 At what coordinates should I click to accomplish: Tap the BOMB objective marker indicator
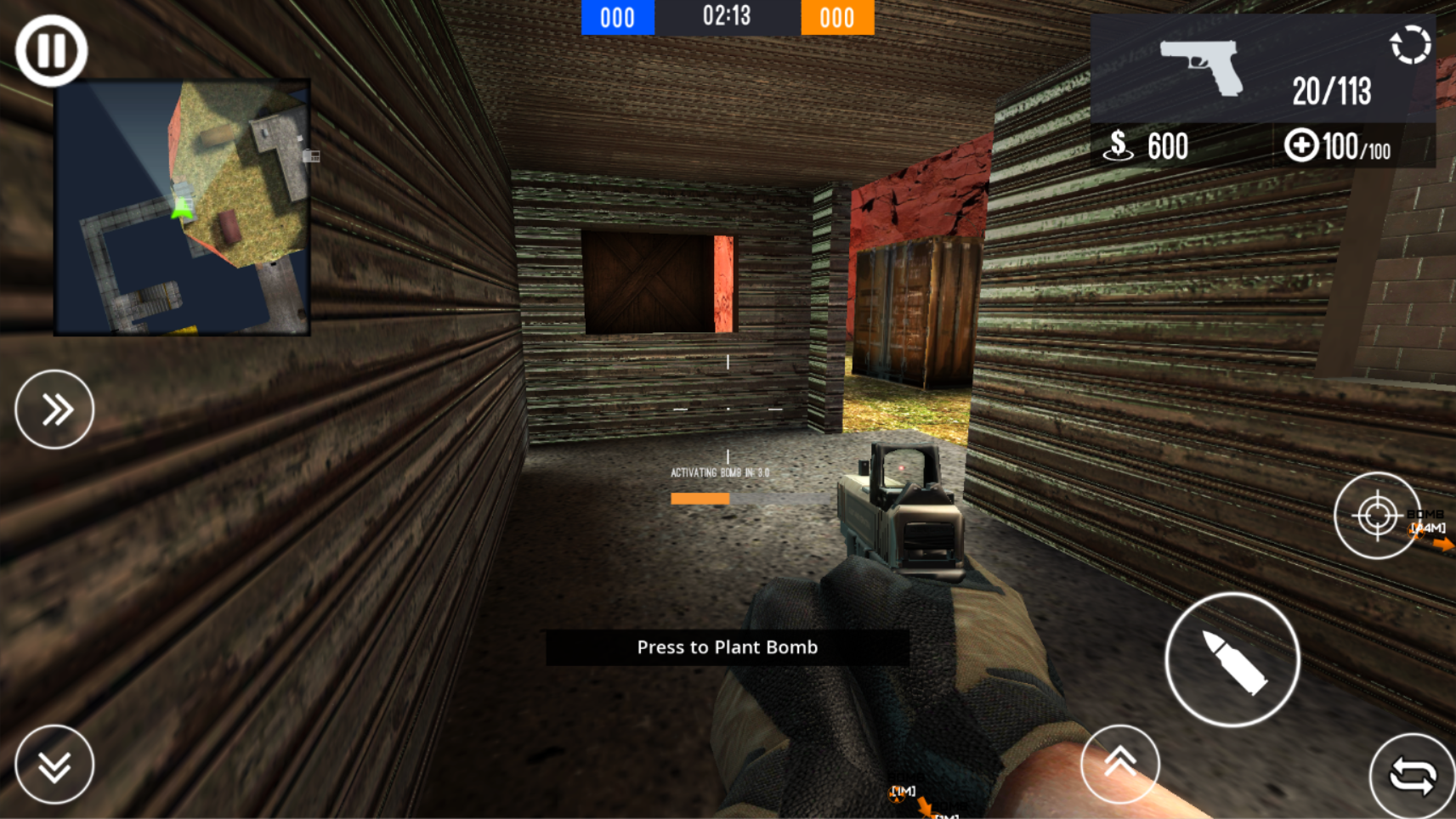pyautogui.click(x=1425, y=519)
